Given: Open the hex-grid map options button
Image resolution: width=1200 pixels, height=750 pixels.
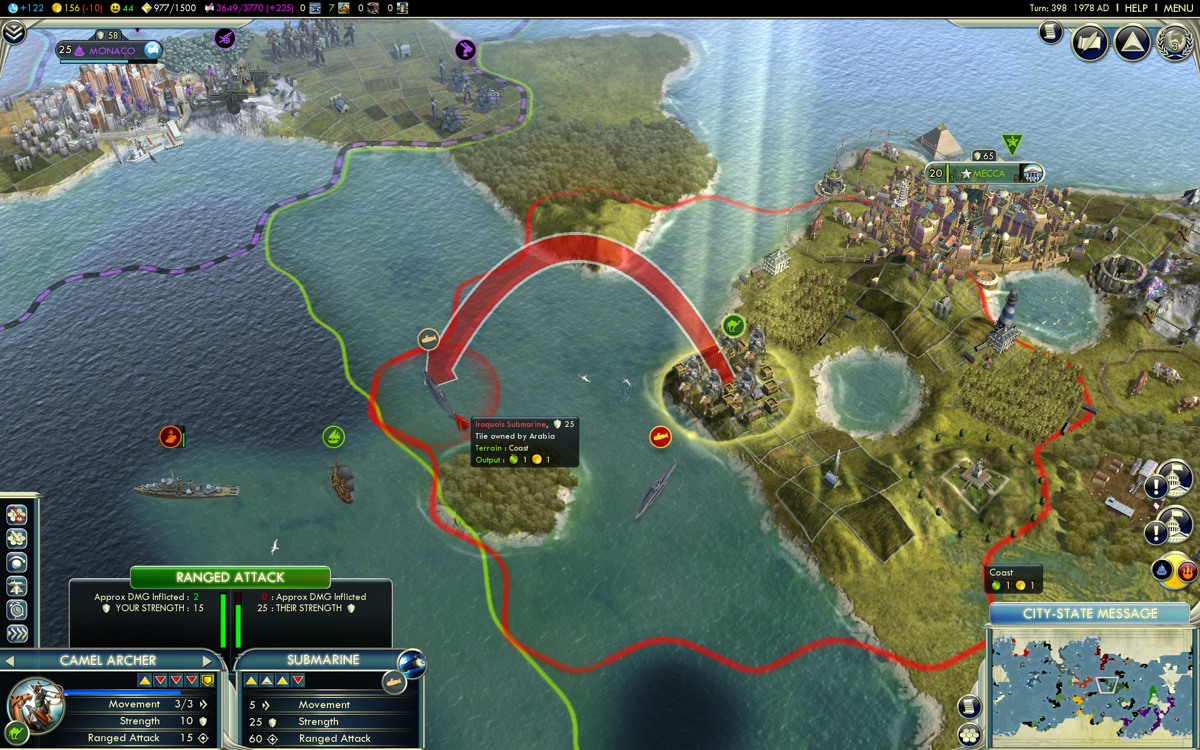Looking at the screenshot, I should click(968, 736).
